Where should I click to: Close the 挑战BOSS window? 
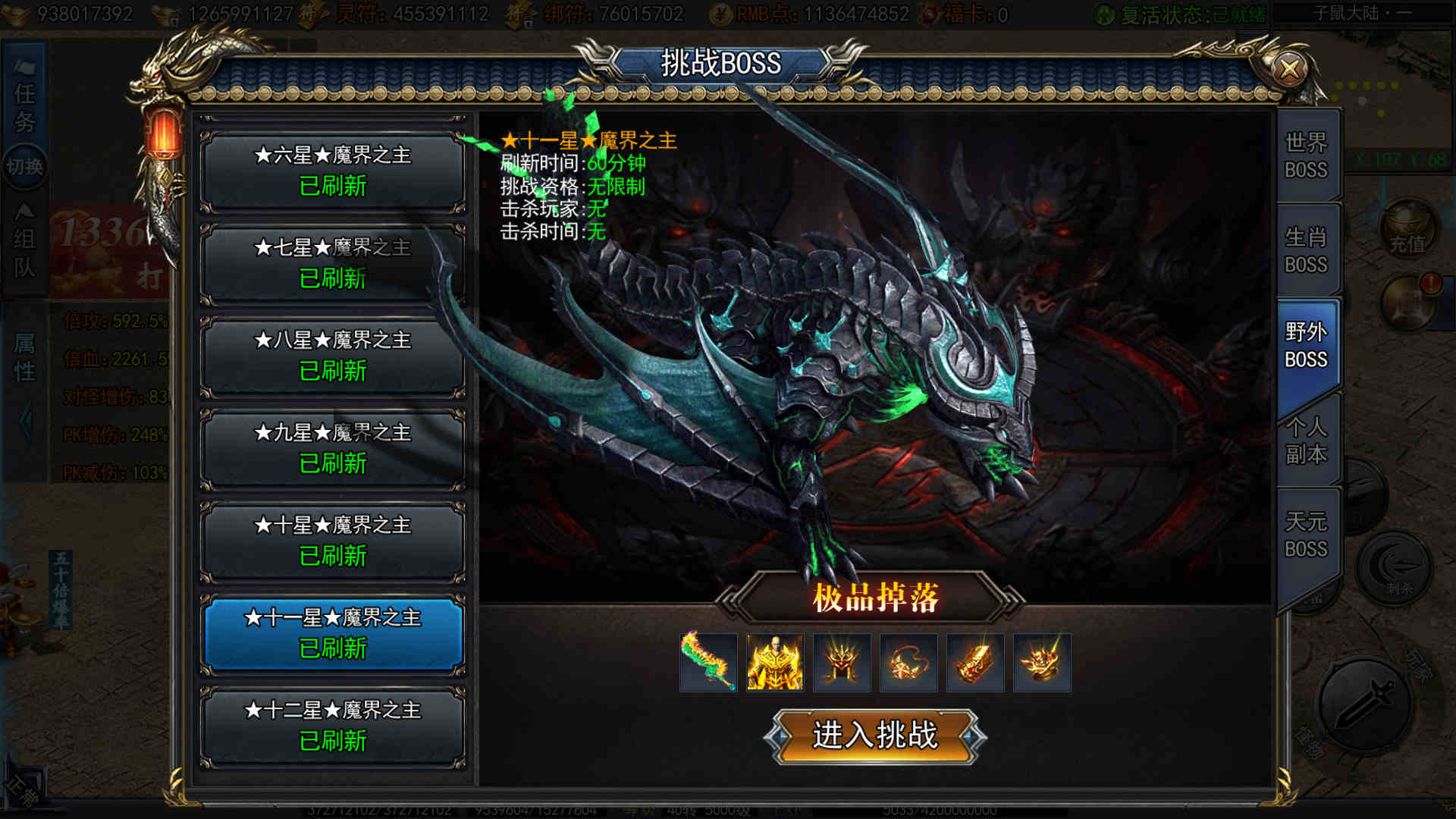tap(1288, 70)
